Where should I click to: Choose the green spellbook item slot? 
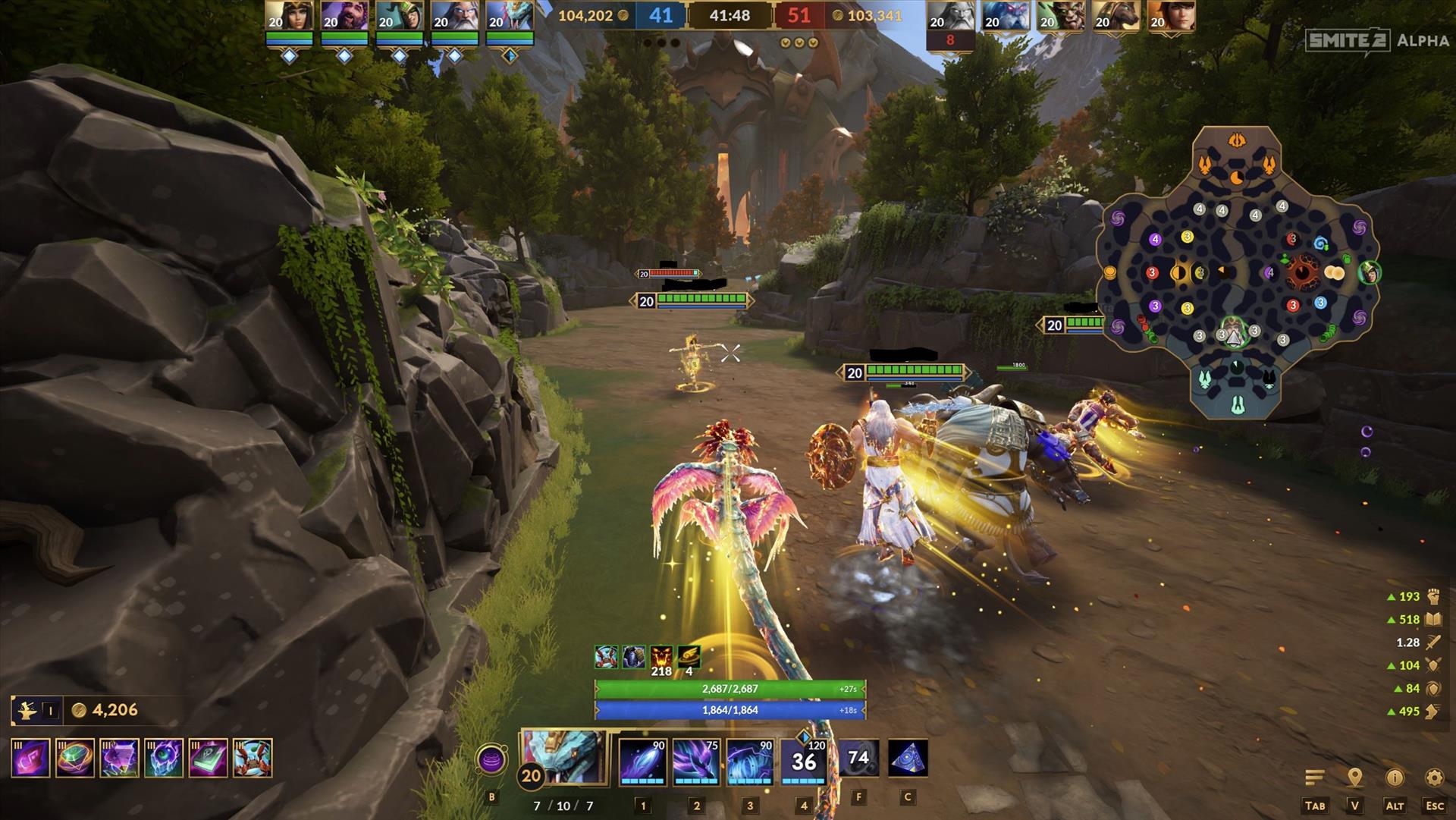[x=209, y=758]
